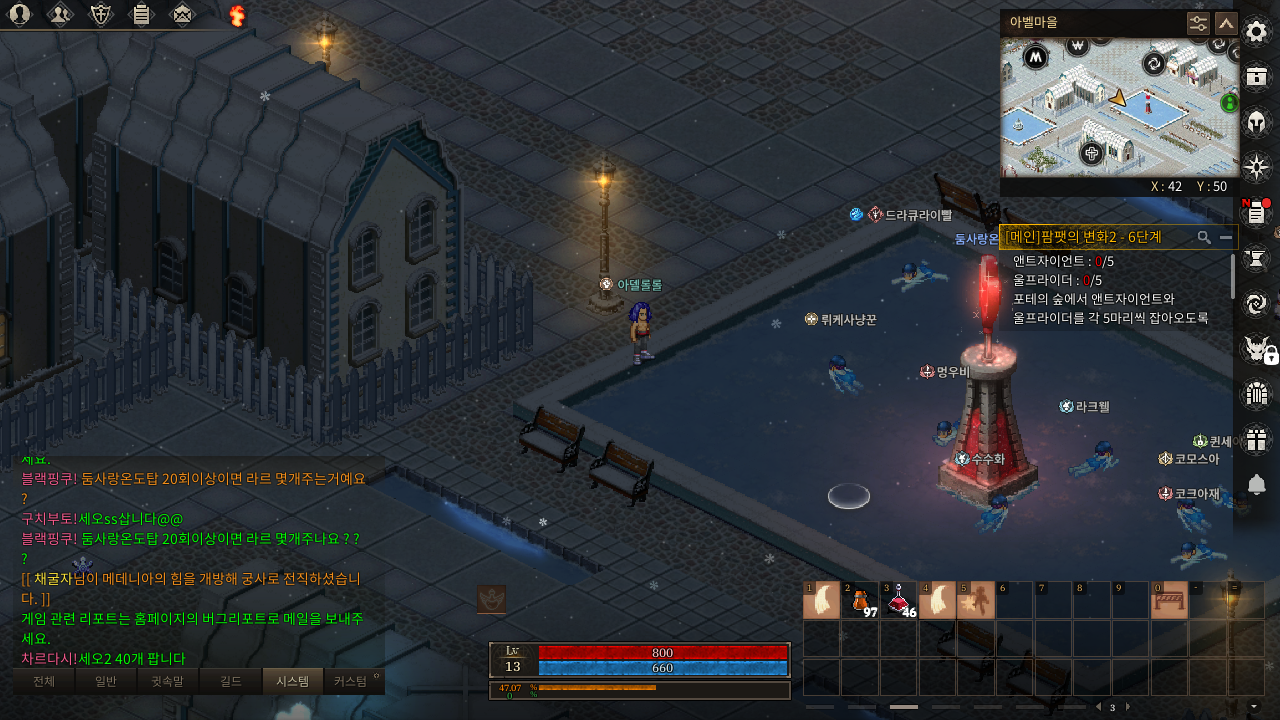Viewport: 1280px width, 720px height.
Task: Go to the next hotbar page
Action: (x=1129, y=707)
